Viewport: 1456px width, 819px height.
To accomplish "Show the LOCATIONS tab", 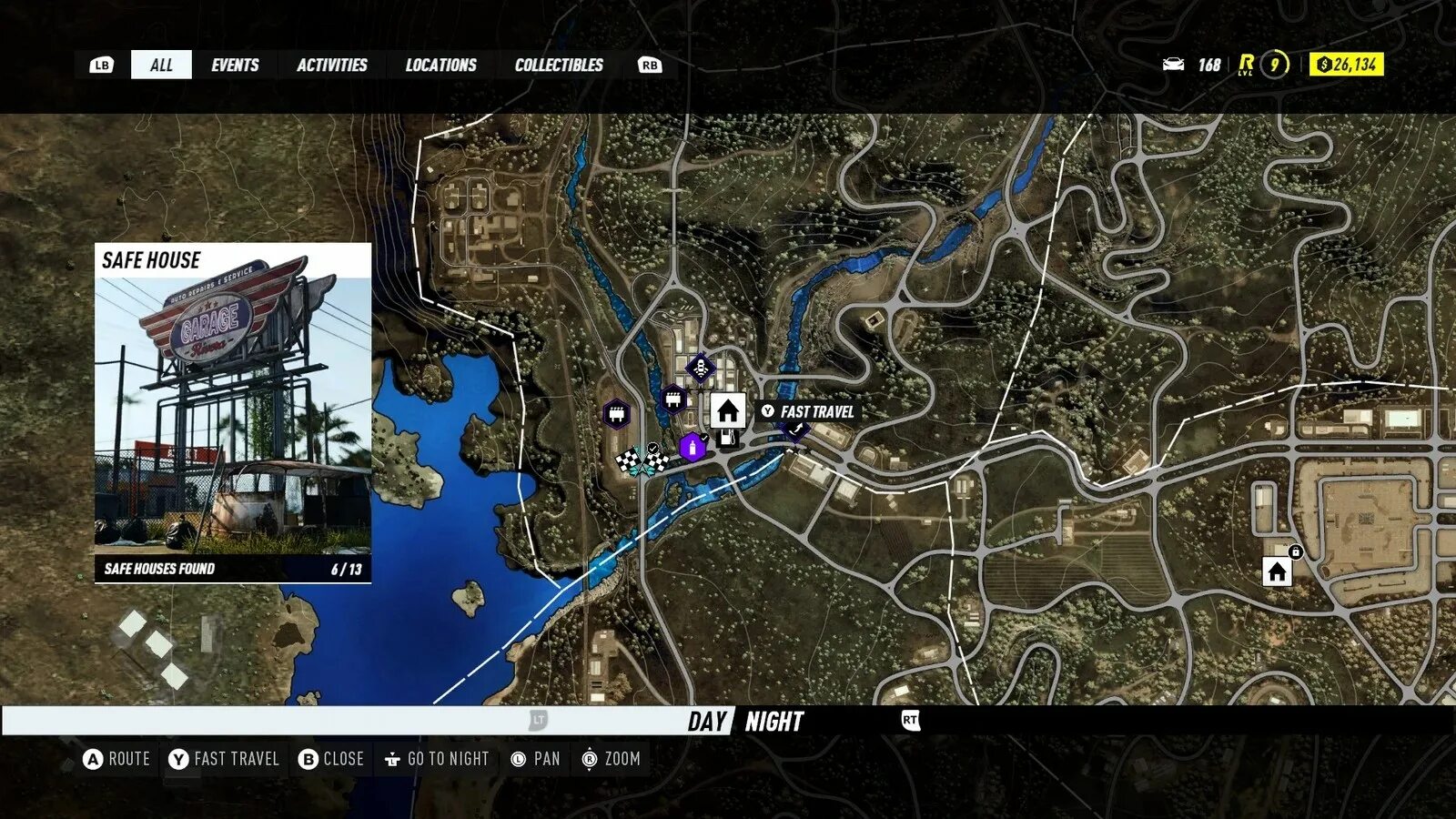I will [x=440, y=65].
